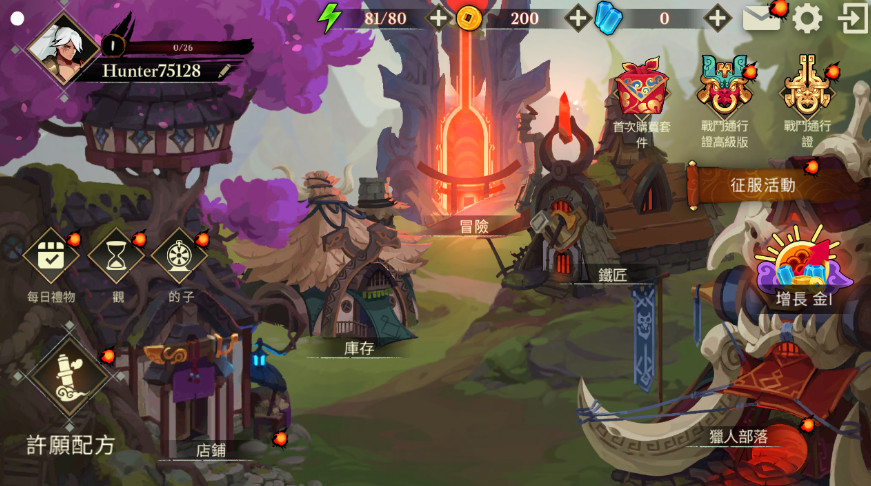The width and height of the screenshot is (871, 486).
Task: Open the gear settings menu
Action: click(807, 18)
